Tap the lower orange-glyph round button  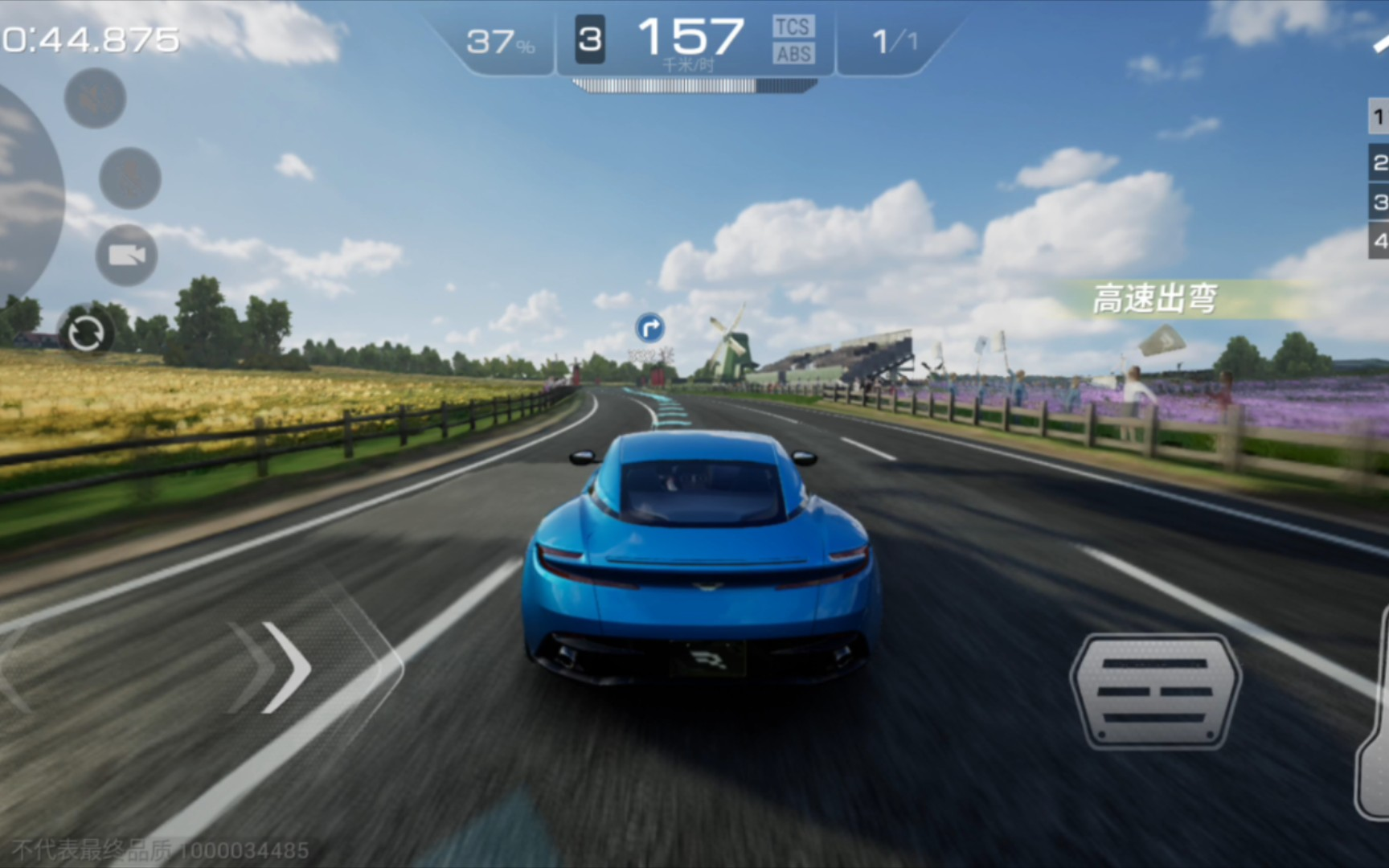coord(129,178)
